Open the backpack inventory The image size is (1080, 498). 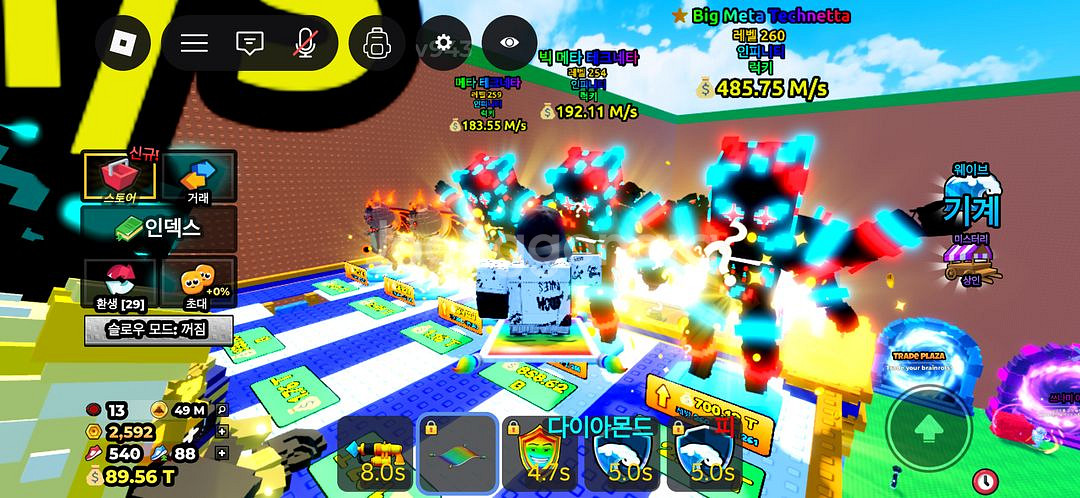point(377,42)
